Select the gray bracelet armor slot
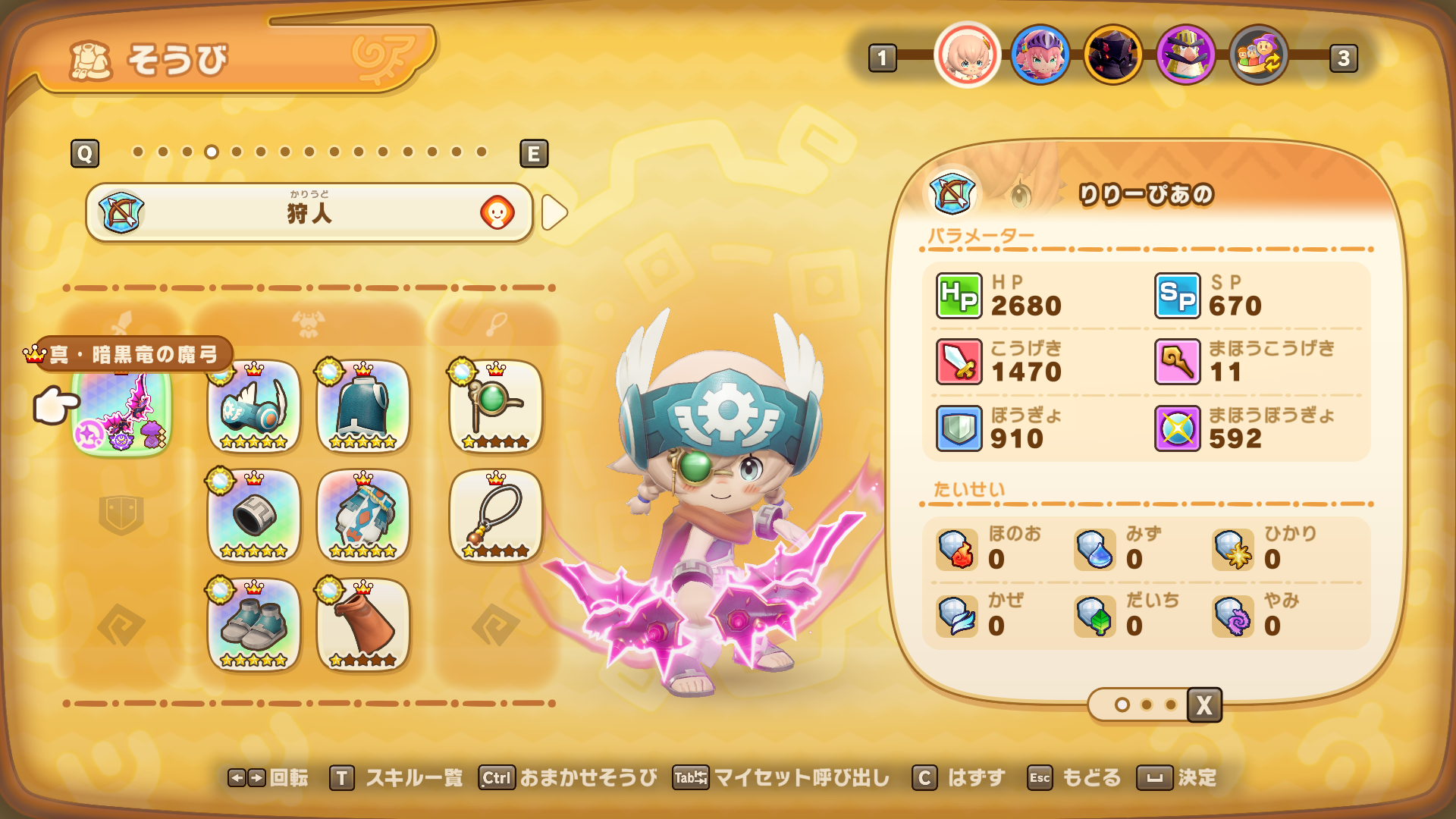Viewport: 1456px width, 819px height. pos(254,516)
